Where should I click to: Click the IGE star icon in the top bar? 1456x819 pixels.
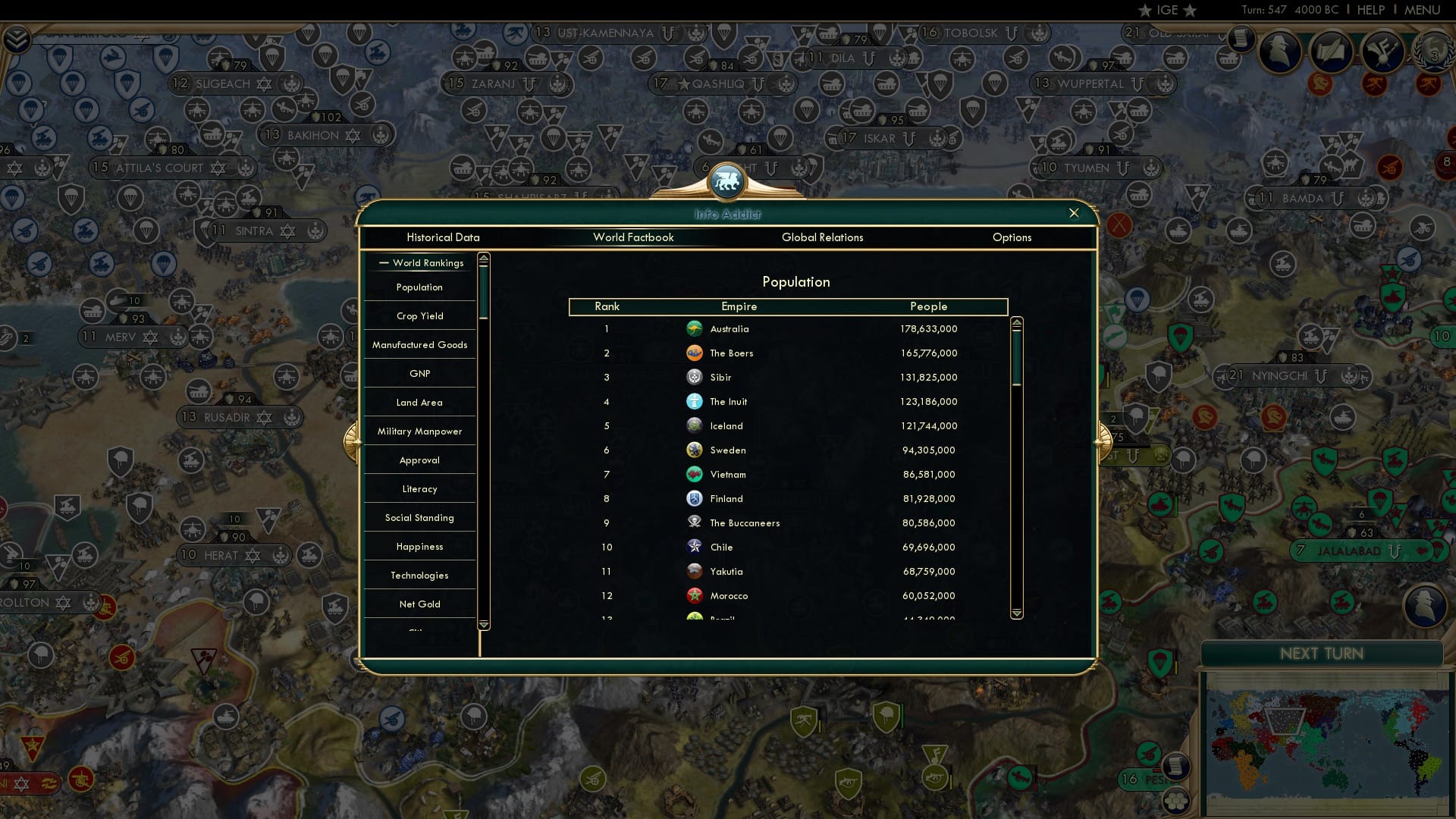(1144, 10)
